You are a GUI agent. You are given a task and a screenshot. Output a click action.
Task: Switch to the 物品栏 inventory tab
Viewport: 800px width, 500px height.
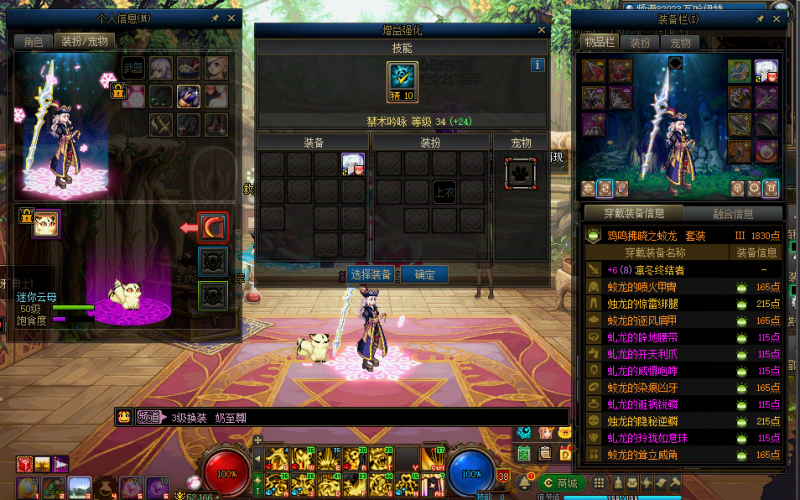[x=598, y=43]
